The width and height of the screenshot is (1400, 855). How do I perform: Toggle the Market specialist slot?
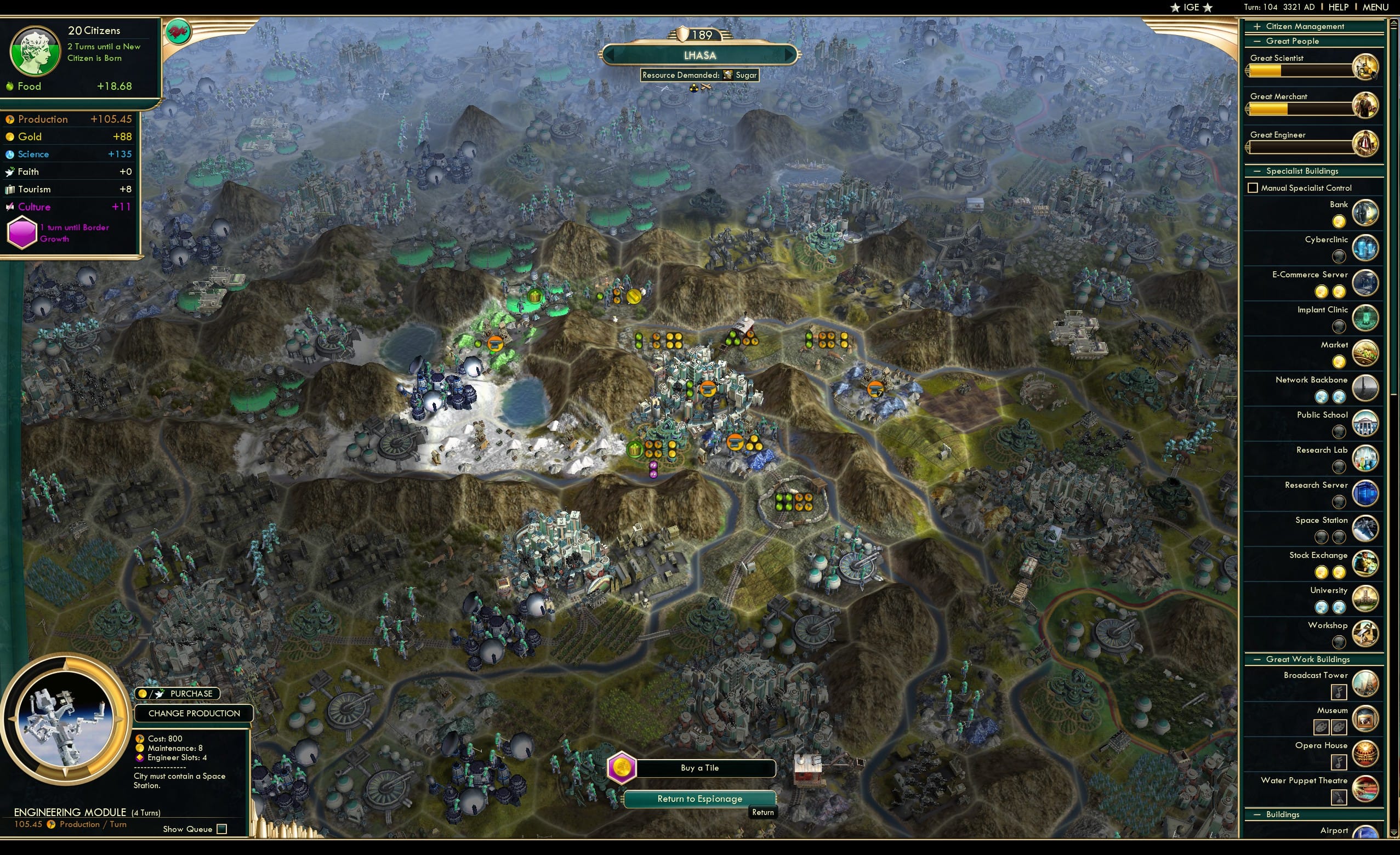tap(1340, 361)
